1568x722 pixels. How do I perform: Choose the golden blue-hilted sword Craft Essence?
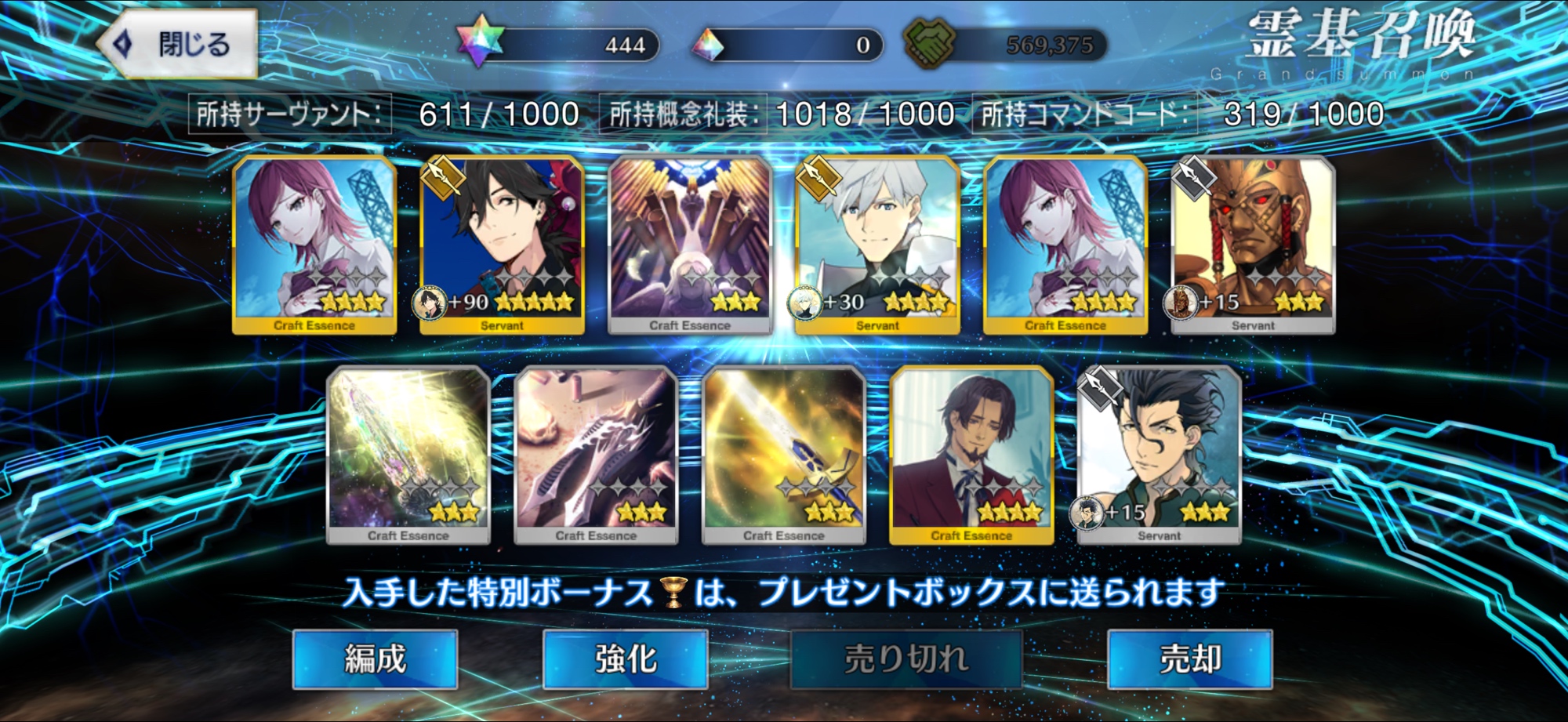tap(784, 455)
